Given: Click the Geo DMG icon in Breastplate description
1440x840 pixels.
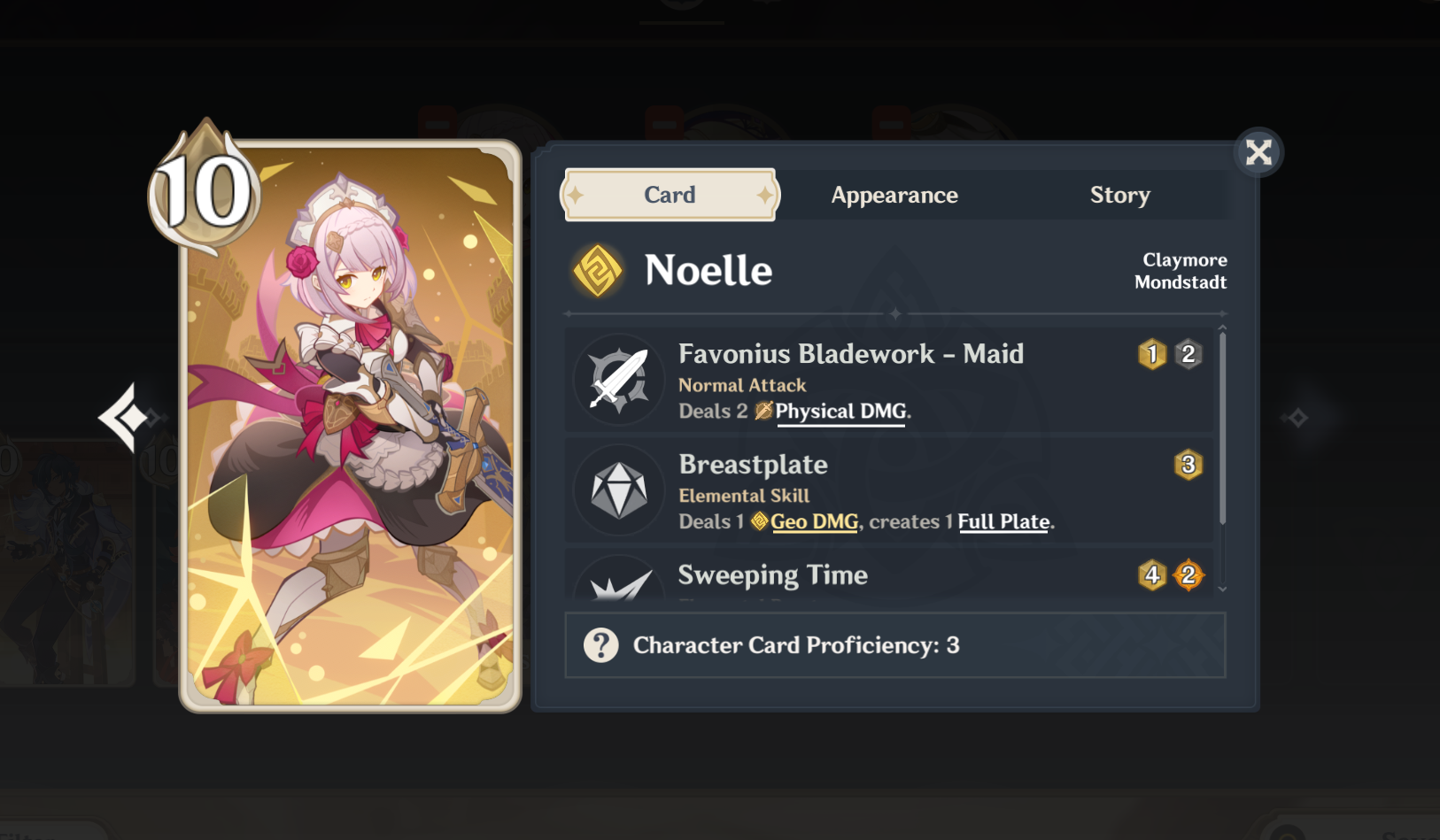Looking at the screenshot, I should coord(758,522).
